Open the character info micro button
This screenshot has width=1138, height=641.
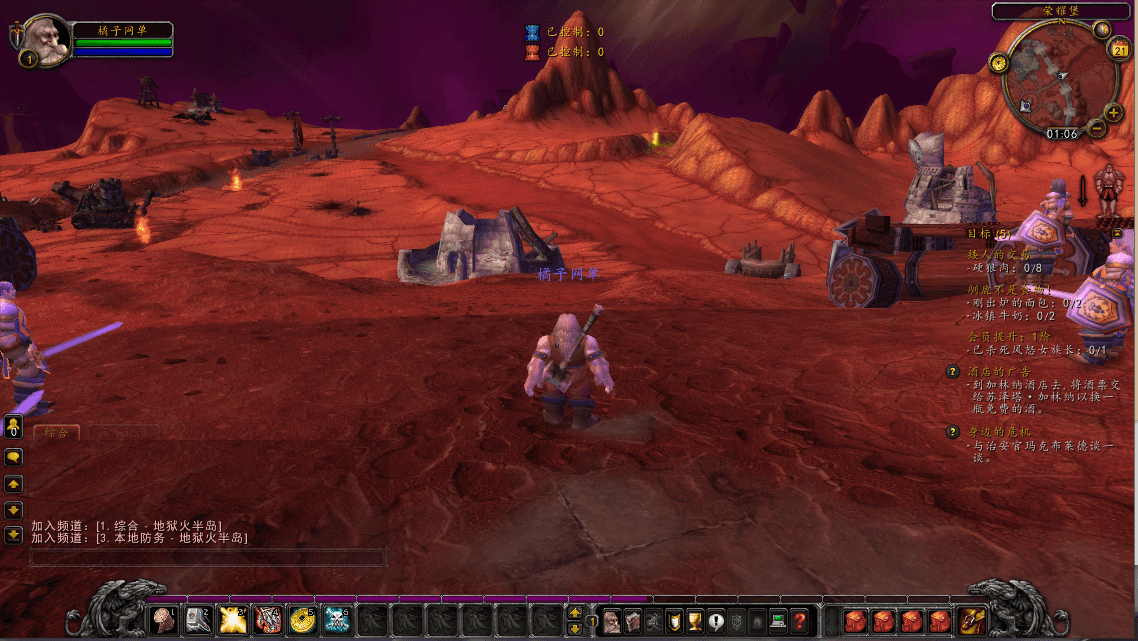pyautogui.click(x=611, y=621)
